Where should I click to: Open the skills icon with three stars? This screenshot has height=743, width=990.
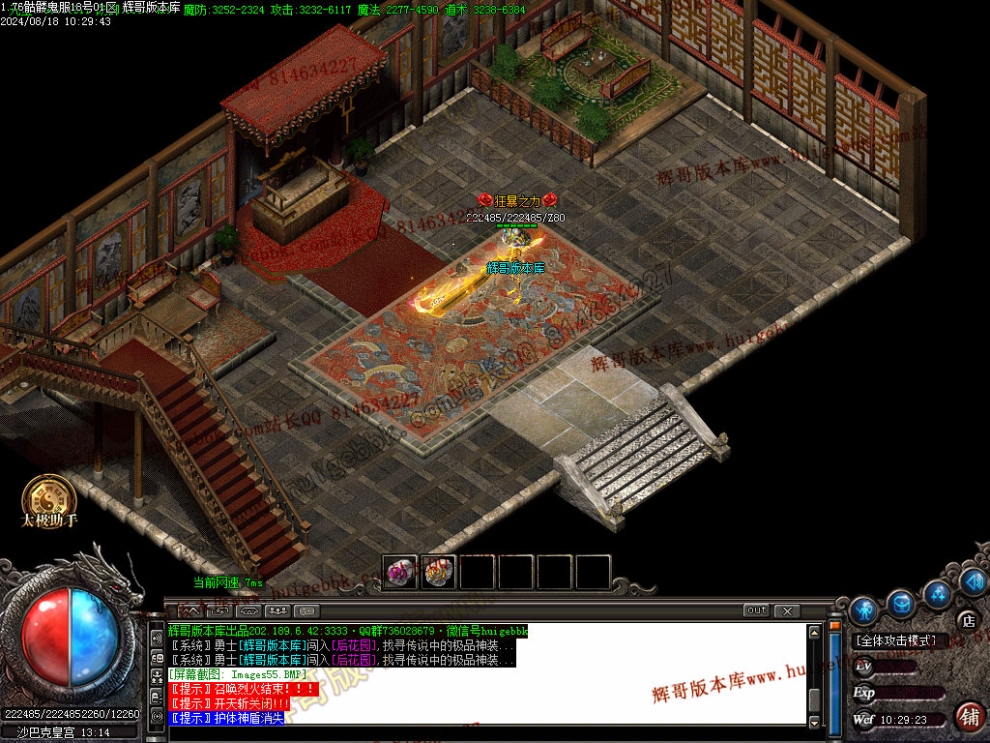point(937,594)
